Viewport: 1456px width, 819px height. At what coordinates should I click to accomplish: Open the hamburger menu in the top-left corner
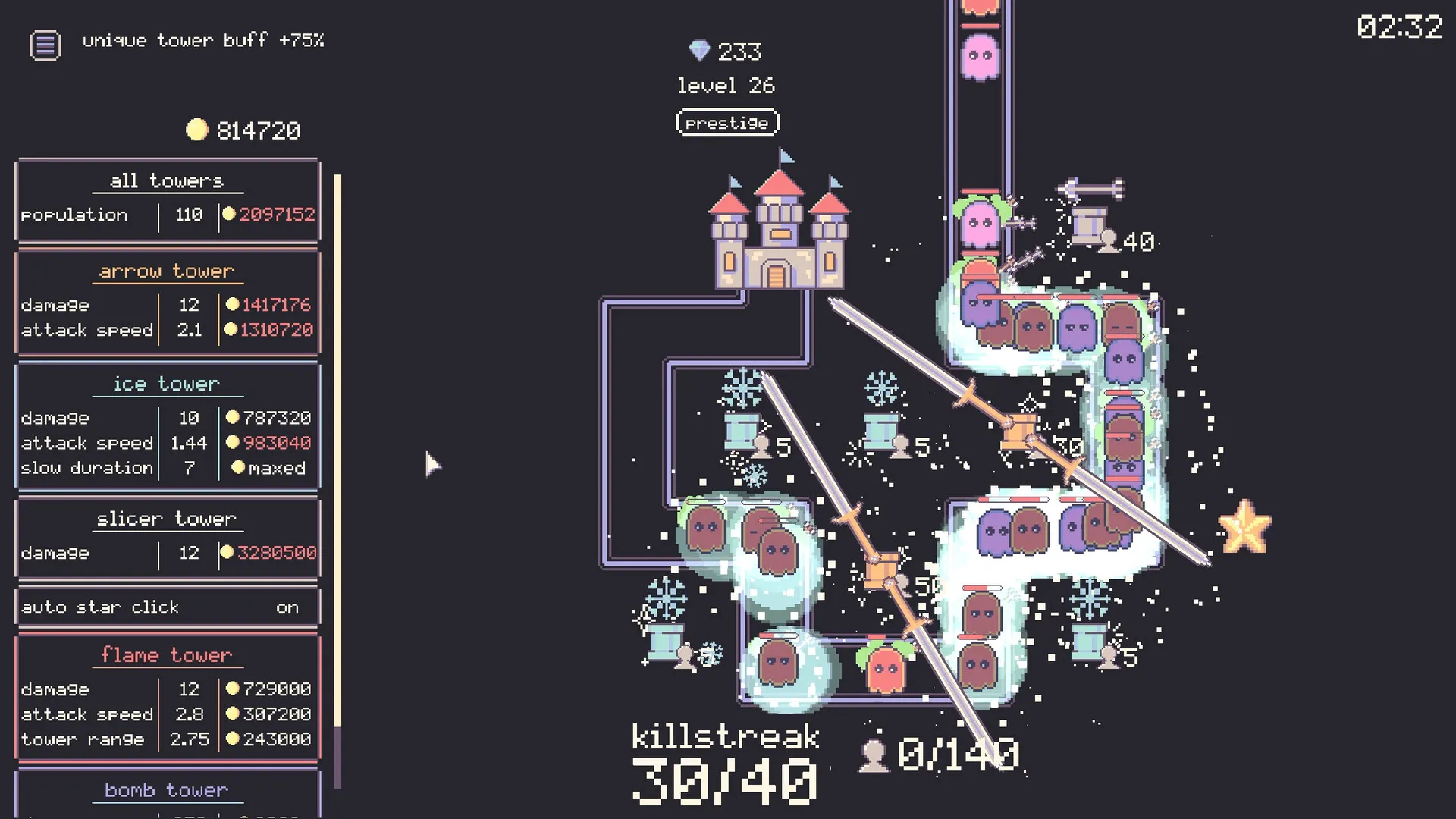click(x=45, y=45)
